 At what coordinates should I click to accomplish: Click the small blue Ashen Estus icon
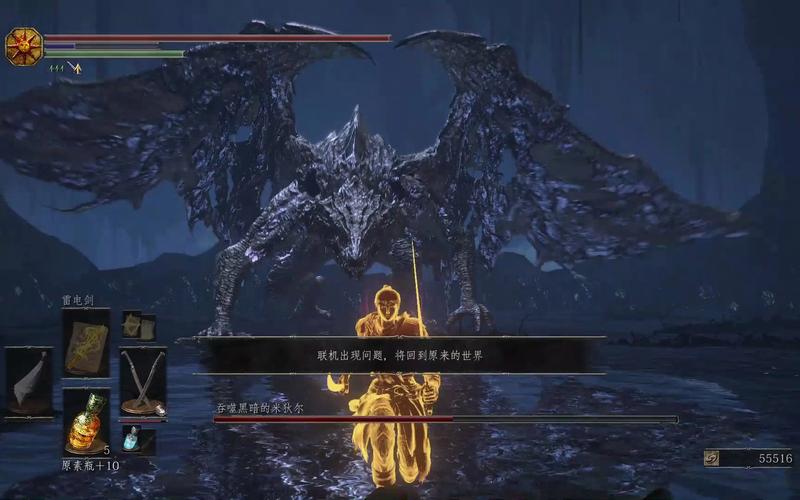[132, 438]
